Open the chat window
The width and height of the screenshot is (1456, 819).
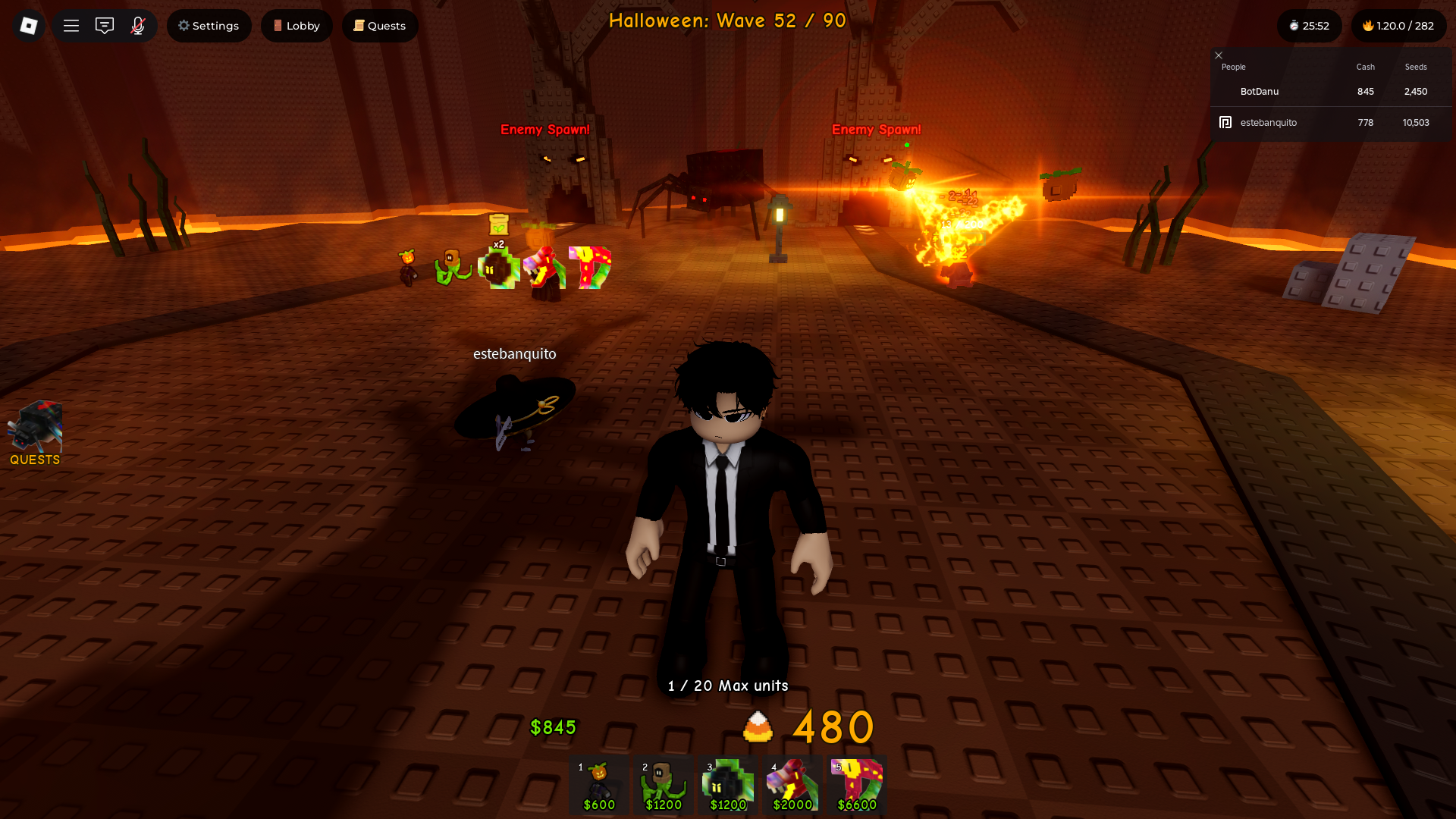pos(105,26)
